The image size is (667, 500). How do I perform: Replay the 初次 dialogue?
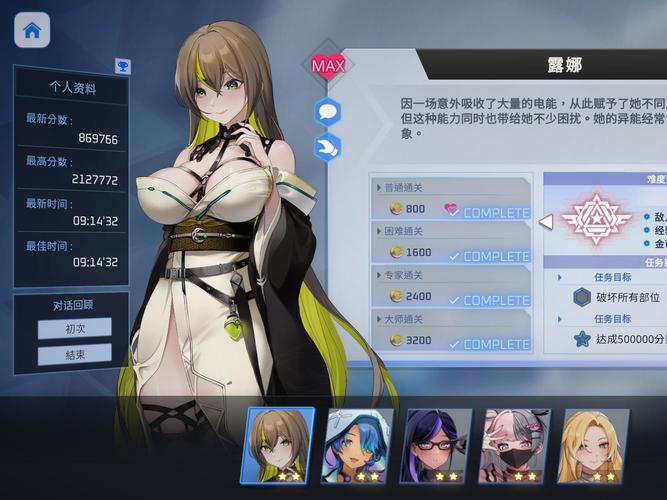pyautogui.click(x=75, y=328)
